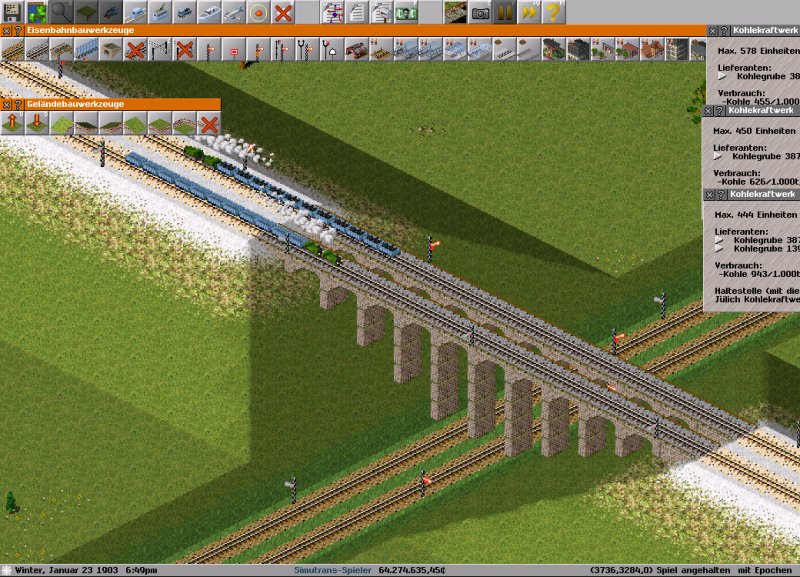Toggle the game pause button
The width and height of the screenshot is (800, 577).
505,12
